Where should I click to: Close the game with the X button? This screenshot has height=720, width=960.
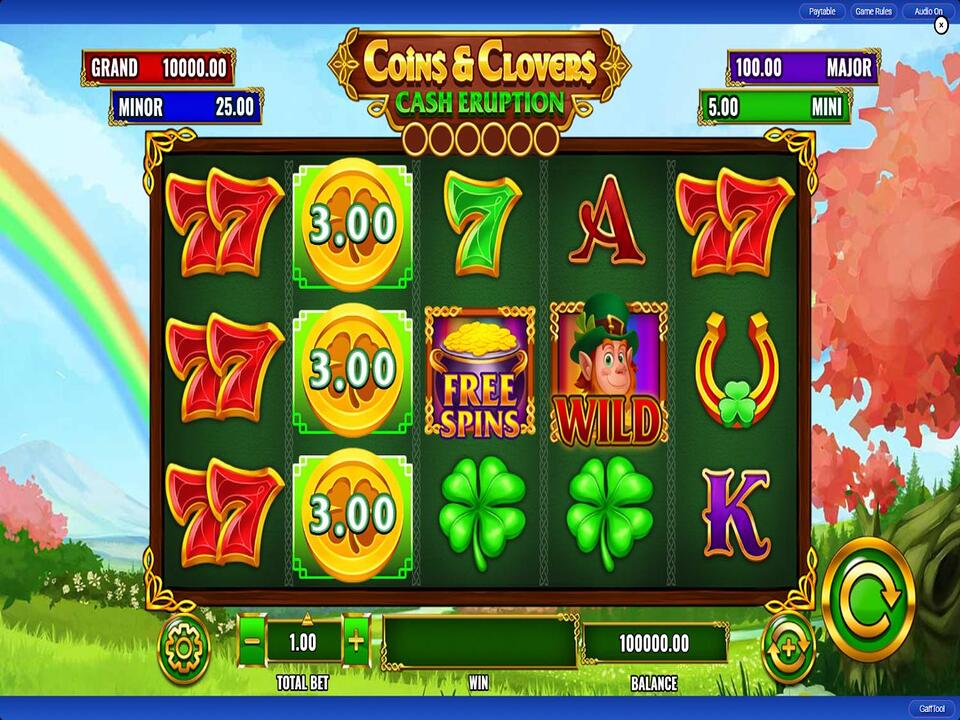[x=940, y=27]
